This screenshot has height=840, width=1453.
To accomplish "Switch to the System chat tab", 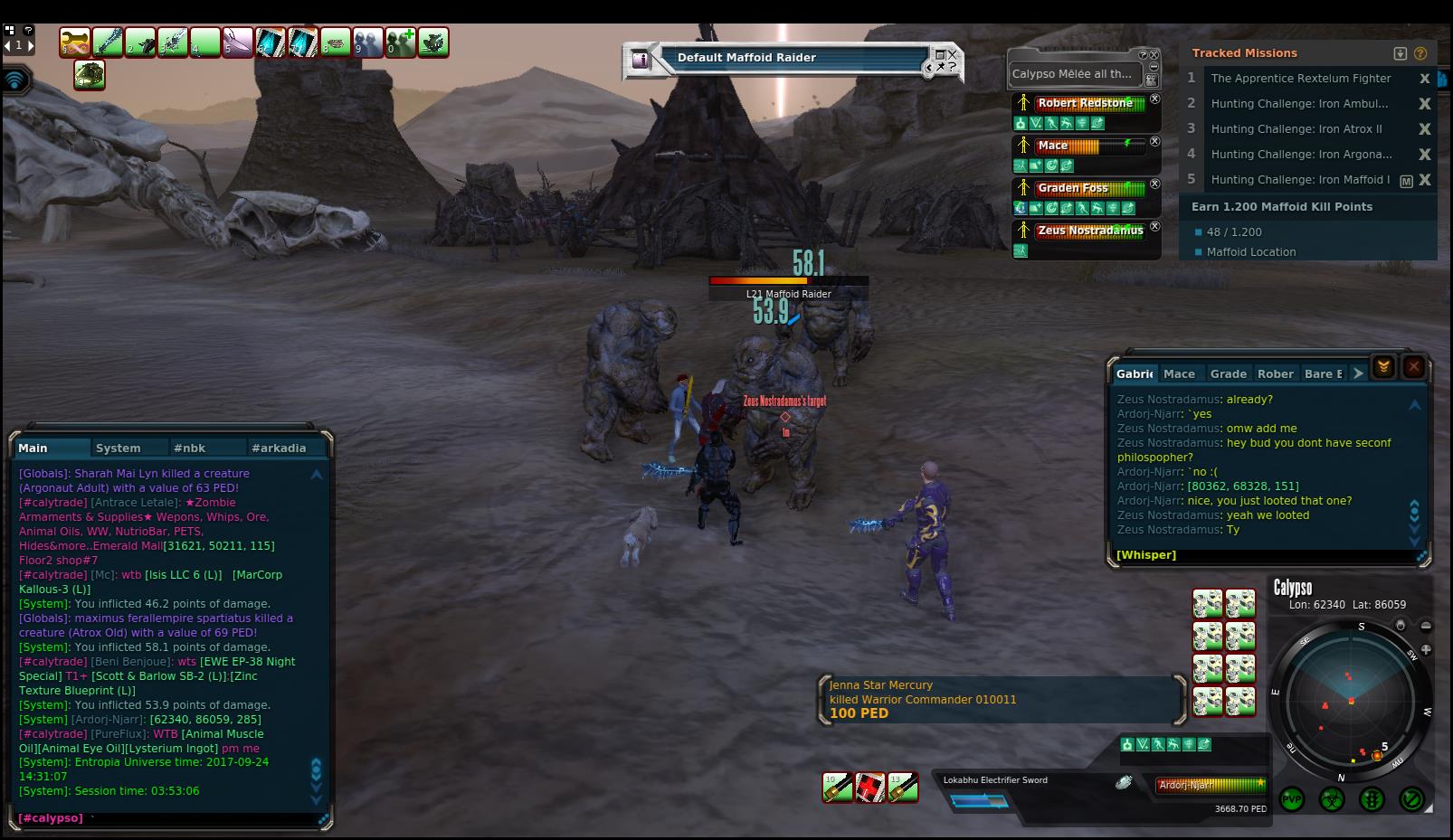I will [119, 448].
